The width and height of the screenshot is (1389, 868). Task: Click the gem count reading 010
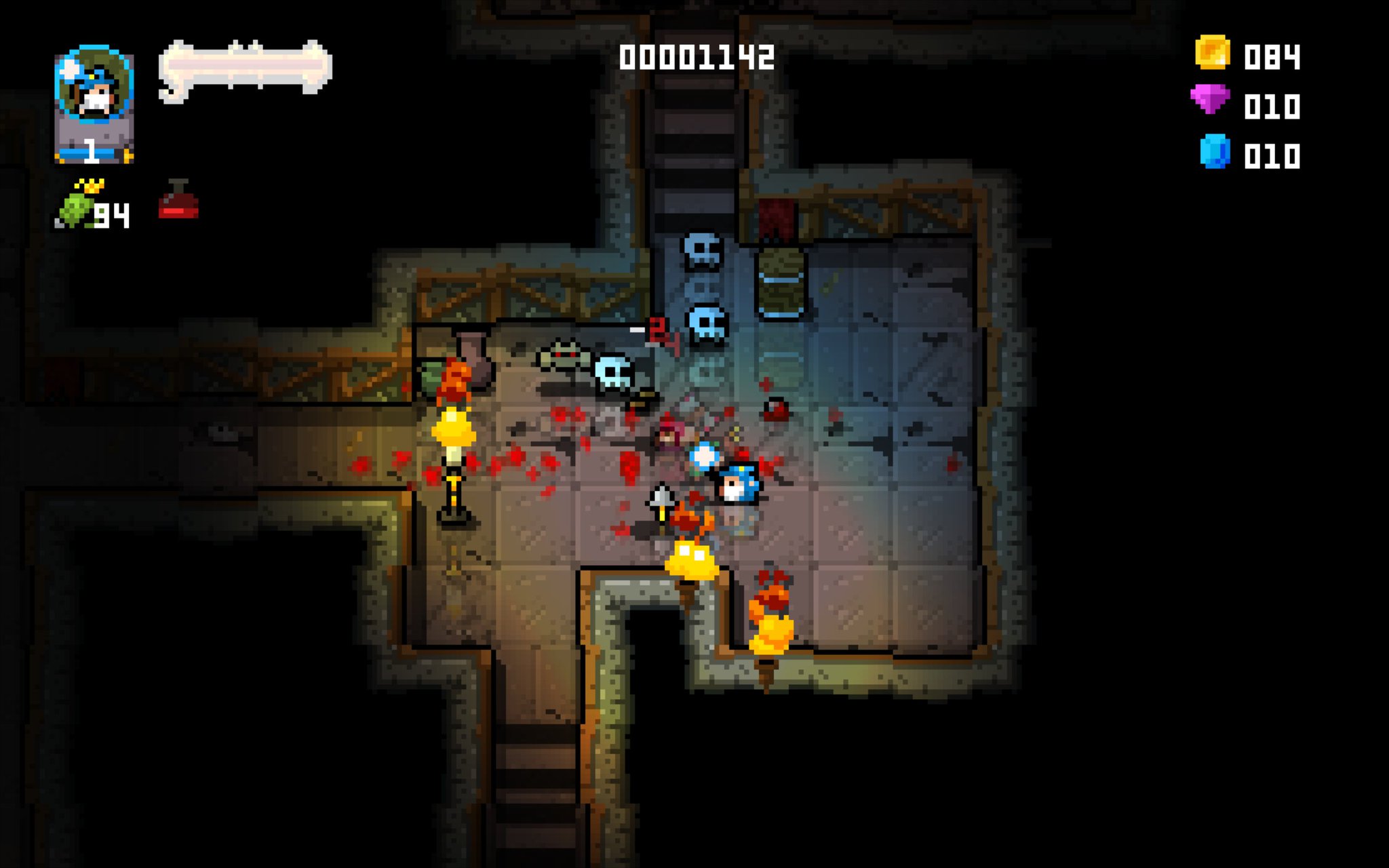pos(1274,105)
